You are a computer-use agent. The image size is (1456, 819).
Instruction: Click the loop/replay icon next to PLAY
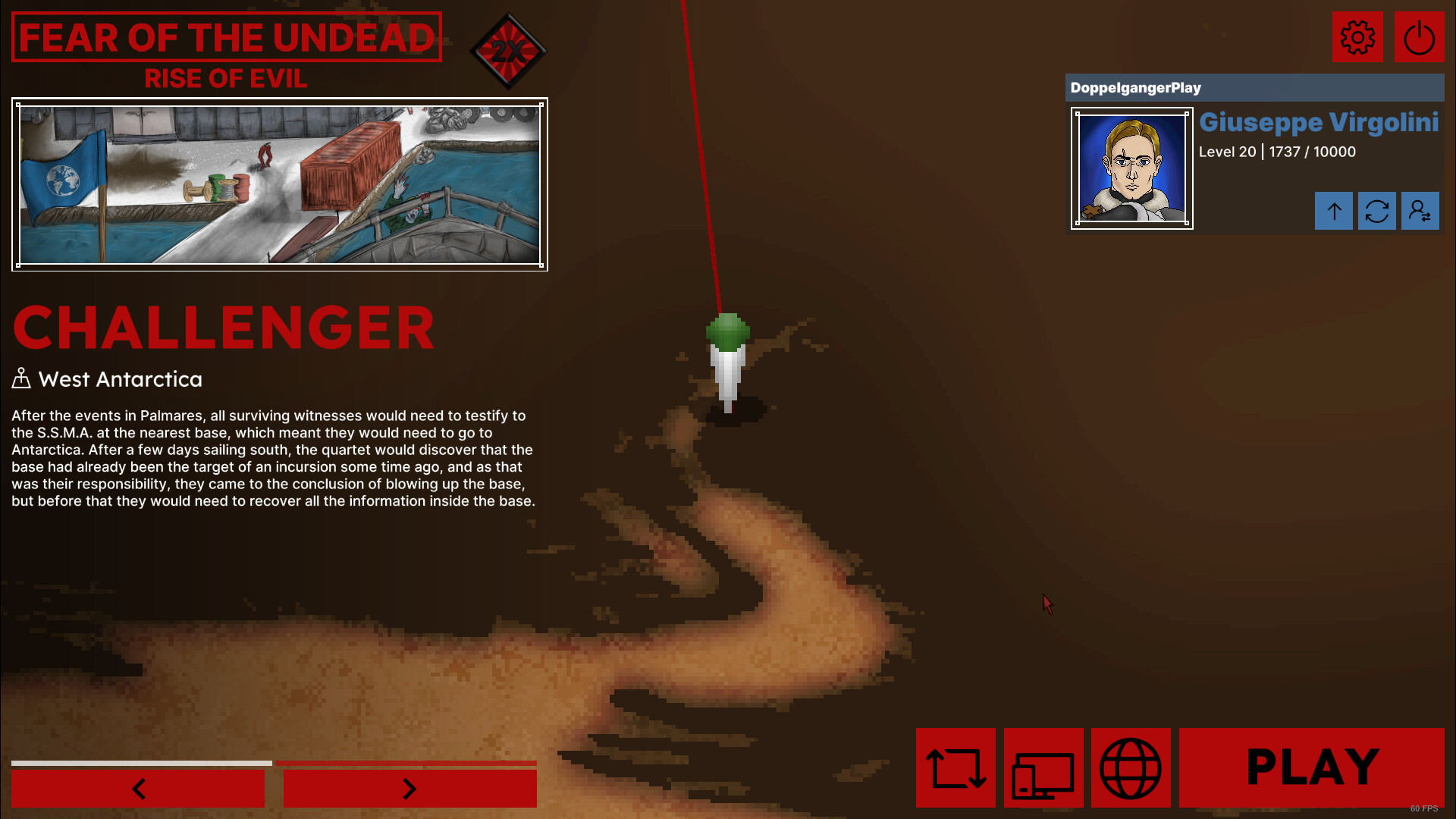(956, 768)
